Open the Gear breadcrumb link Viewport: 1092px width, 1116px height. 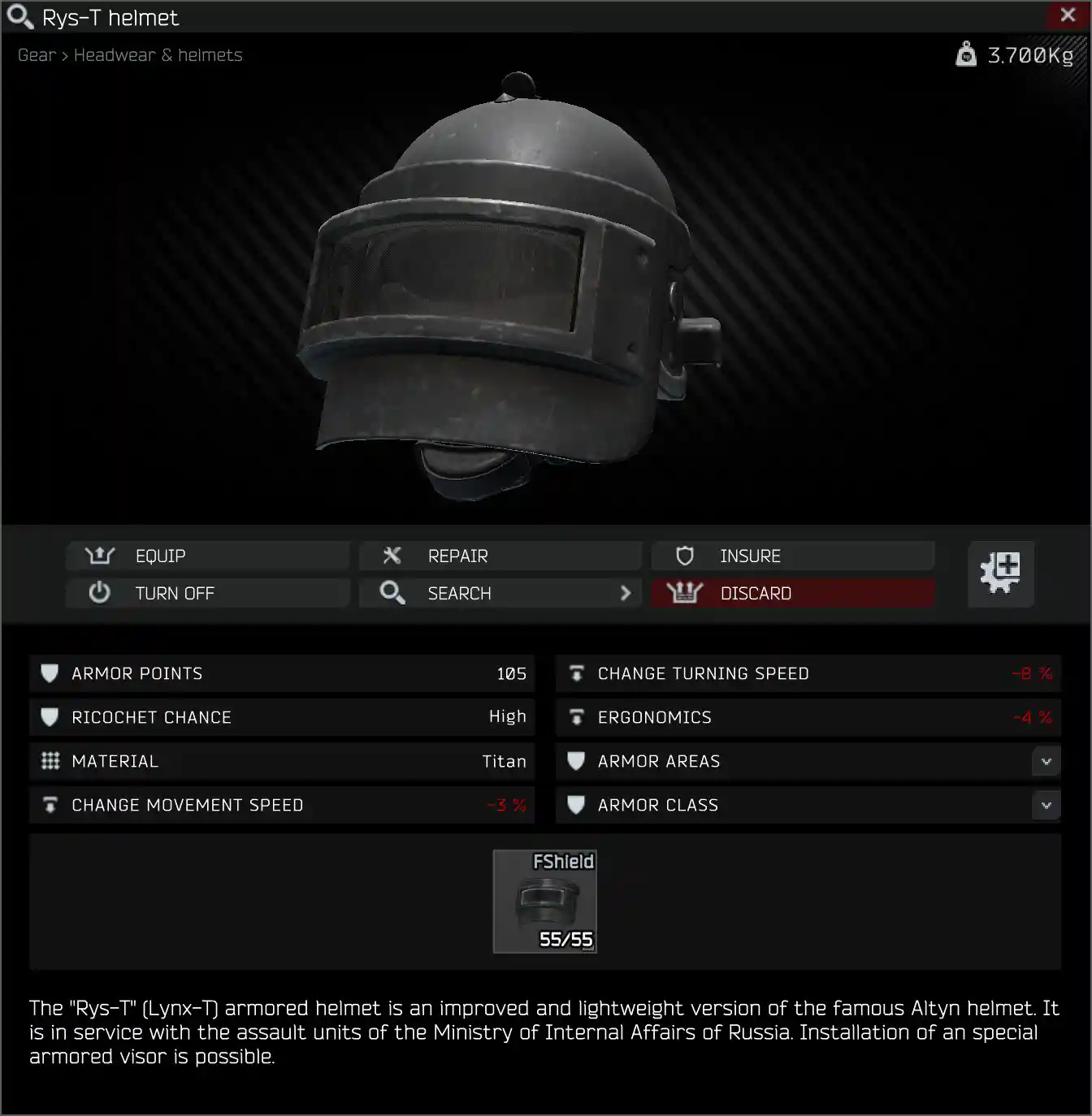pos(36,54)
